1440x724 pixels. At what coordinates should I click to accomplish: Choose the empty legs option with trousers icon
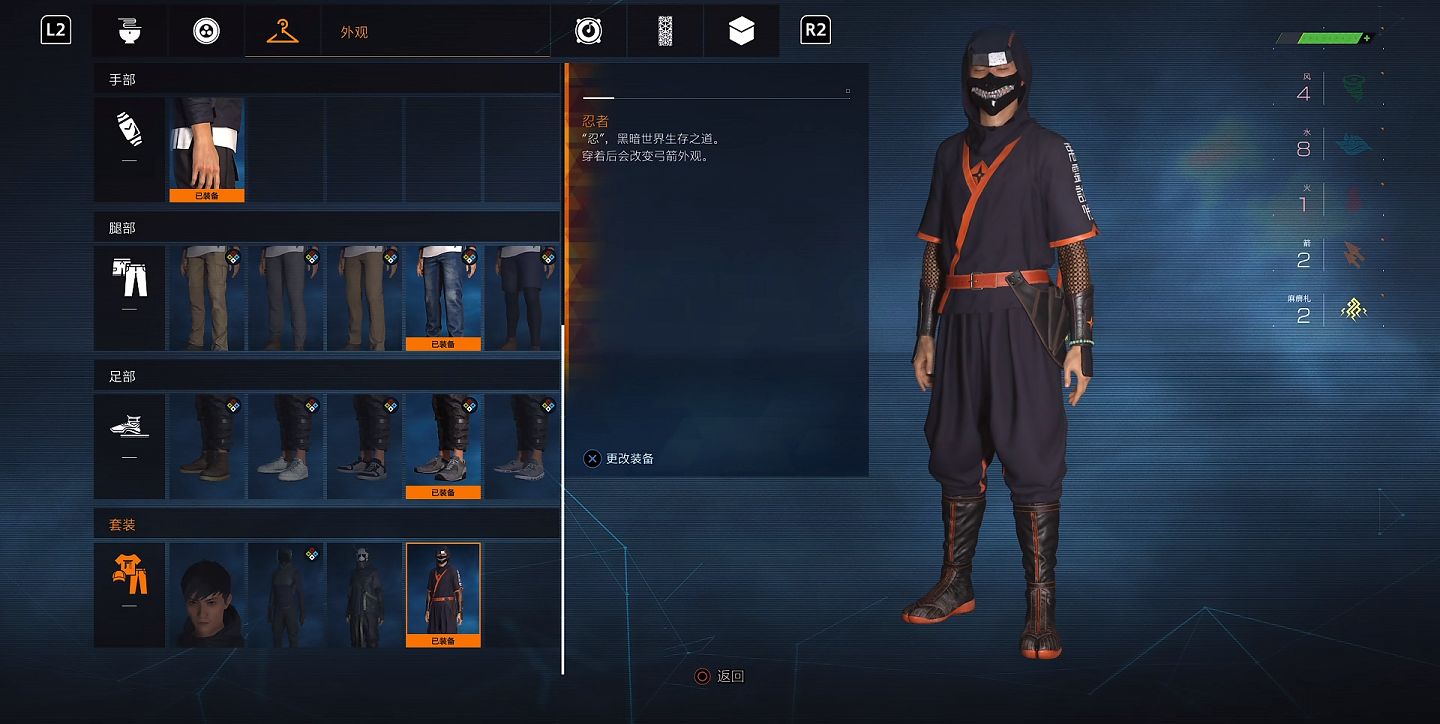[129, 298]
